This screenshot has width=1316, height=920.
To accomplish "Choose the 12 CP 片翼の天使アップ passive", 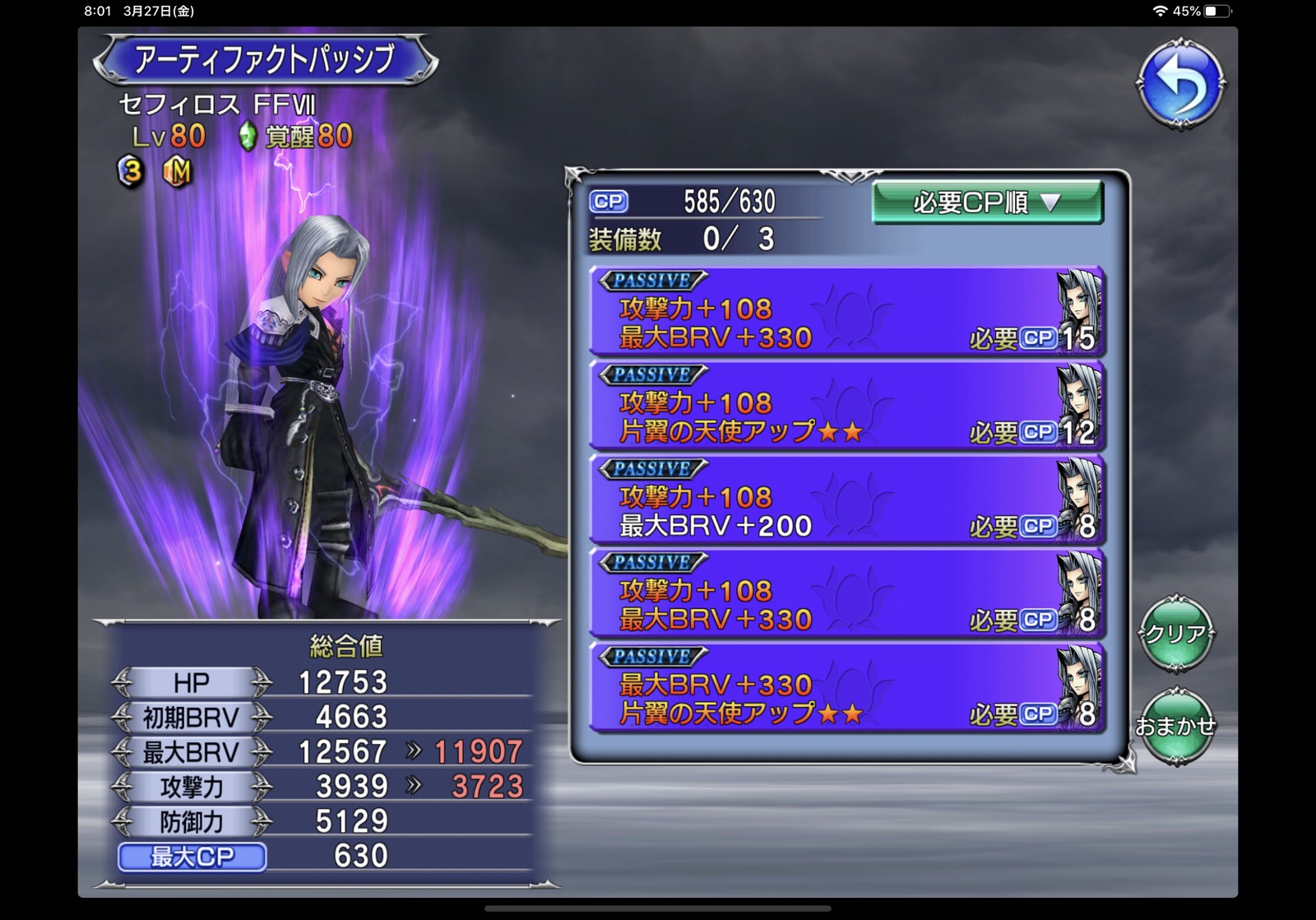I will 846,407.
